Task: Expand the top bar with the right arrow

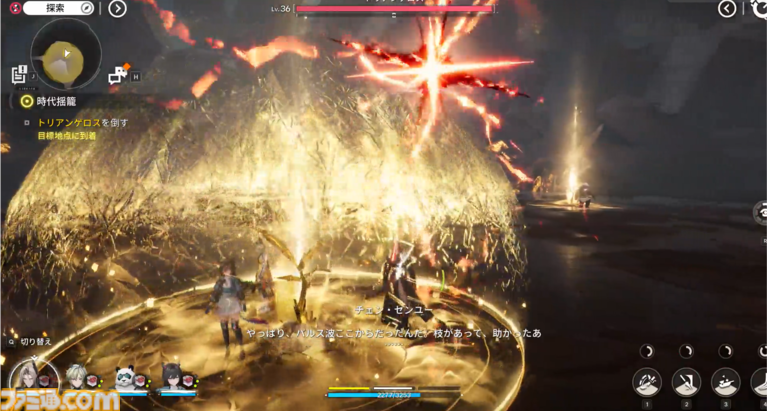Action: tap(118, 9)
